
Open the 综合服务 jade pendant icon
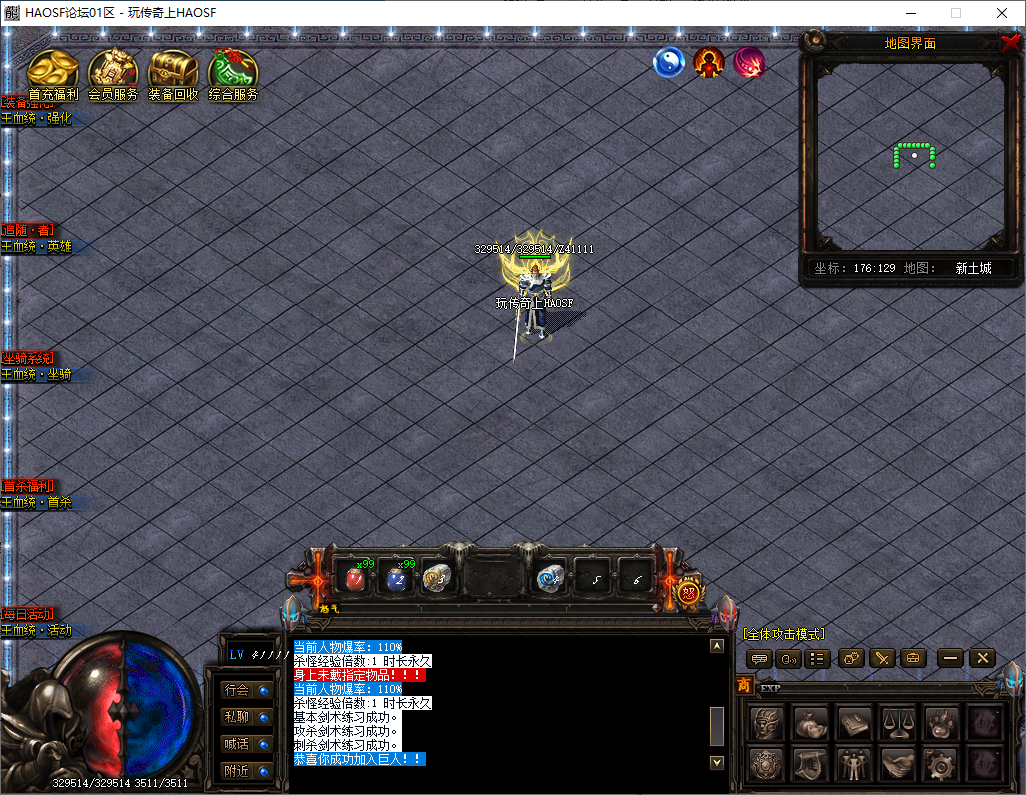coord(233,72)
